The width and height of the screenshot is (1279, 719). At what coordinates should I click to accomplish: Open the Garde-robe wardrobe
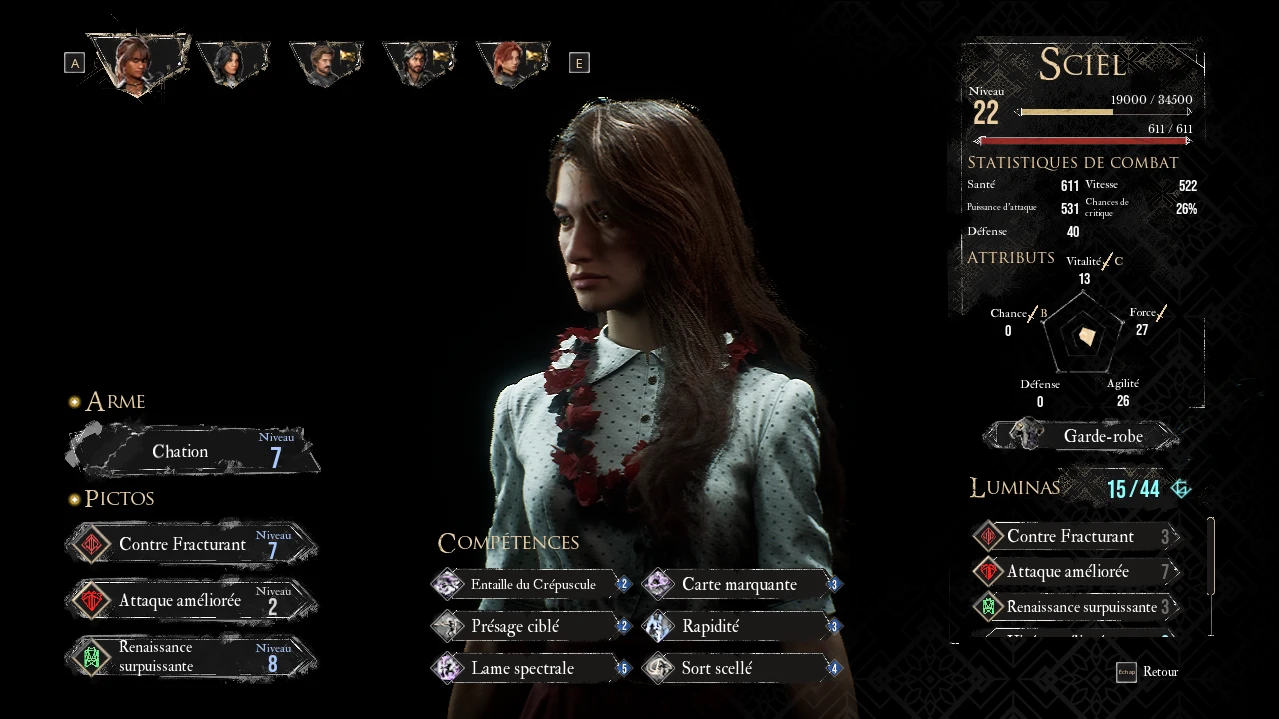click(1080, 436)
